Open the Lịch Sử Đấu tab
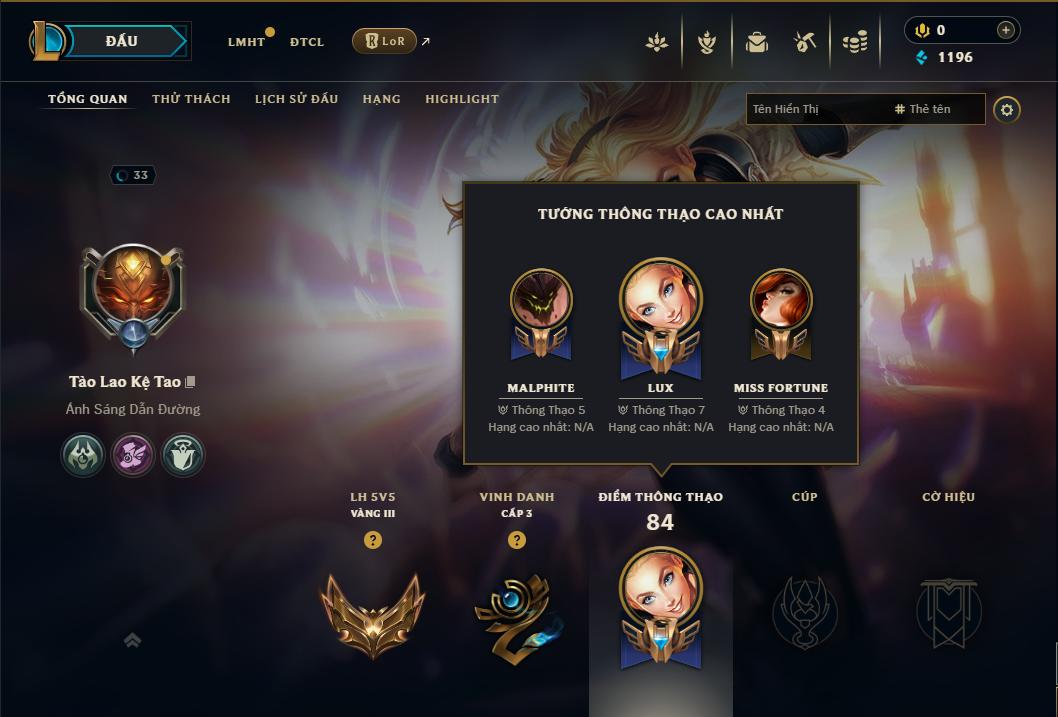Image resolution: width=1058 pixels, height=717 pixels. [x=296, y=99]
